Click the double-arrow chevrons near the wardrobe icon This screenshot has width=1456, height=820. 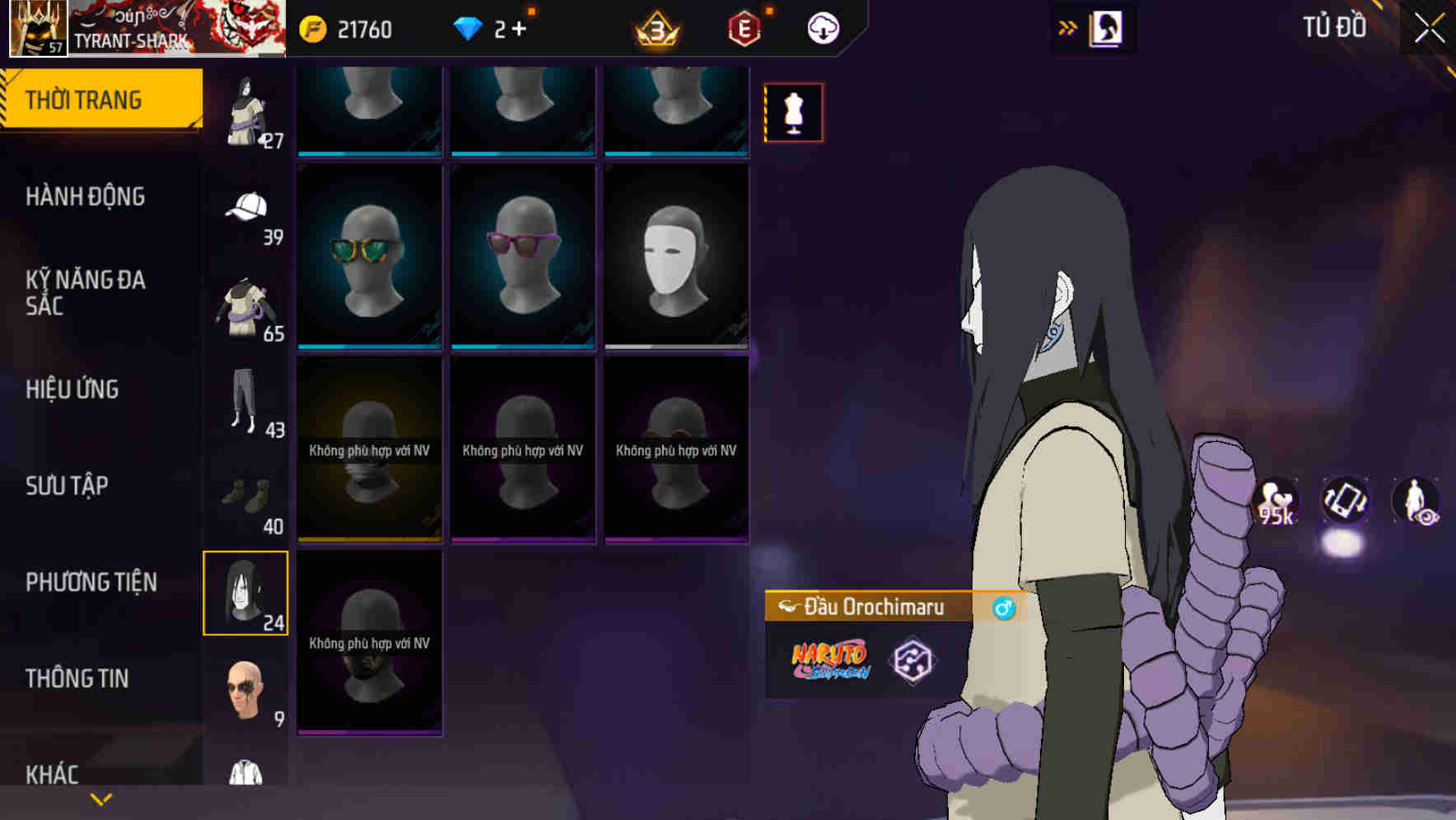(x=1068, y=27)
